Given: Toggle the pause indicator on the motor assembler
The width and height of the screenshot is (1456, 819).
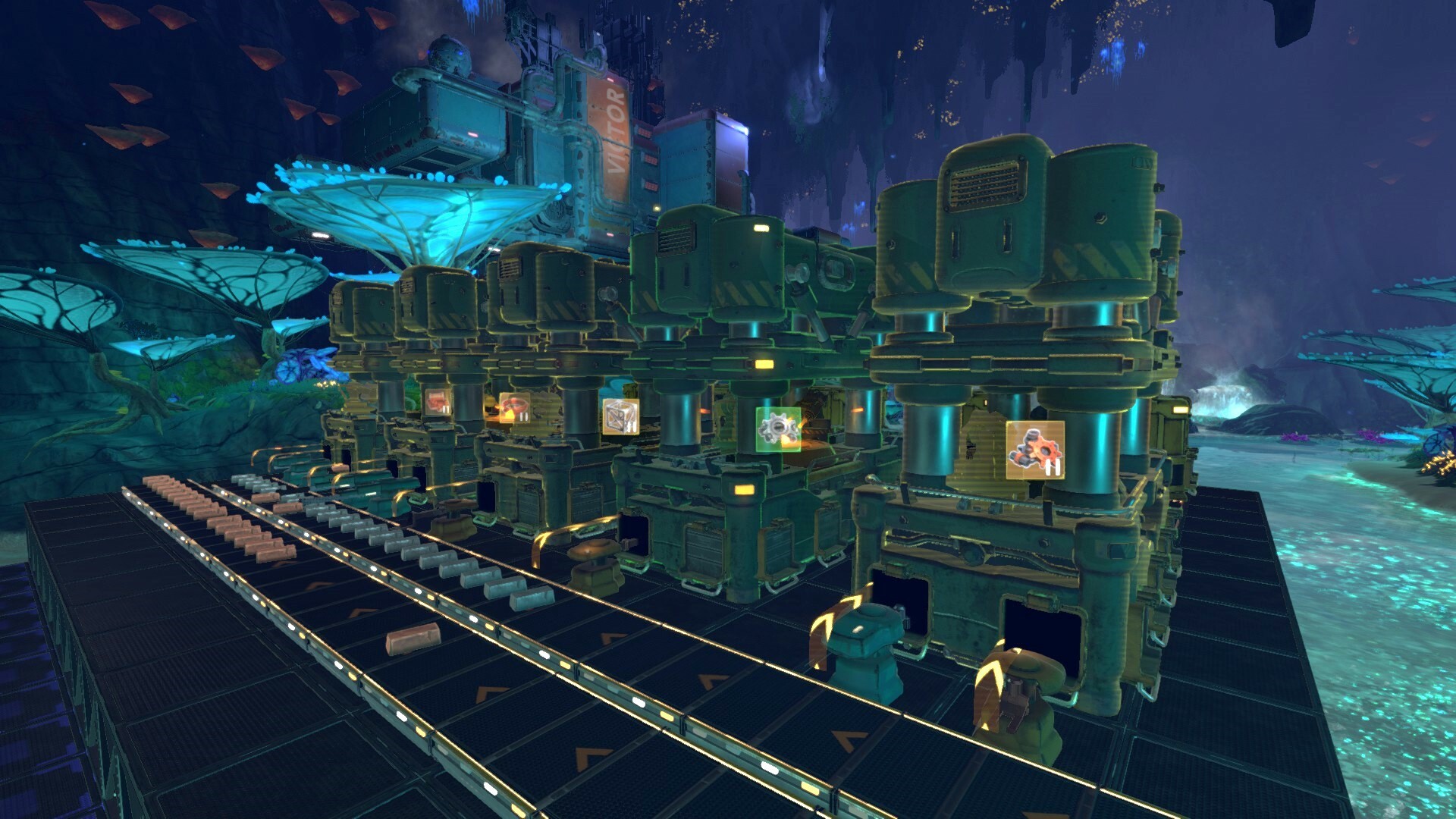Looking at the screenshot, I should (1053, 466).
